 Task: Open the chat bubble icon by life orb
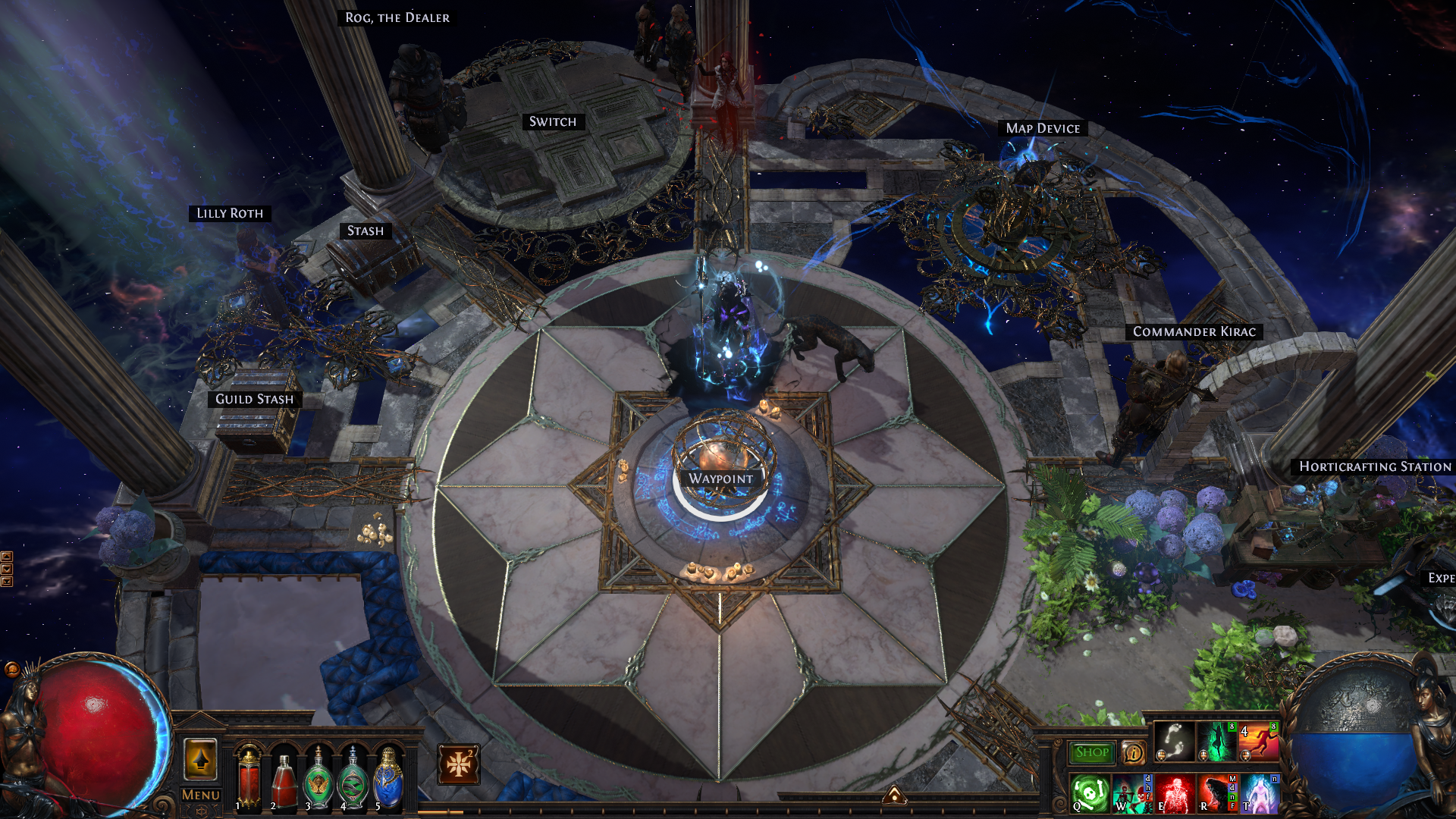[11, 669]
